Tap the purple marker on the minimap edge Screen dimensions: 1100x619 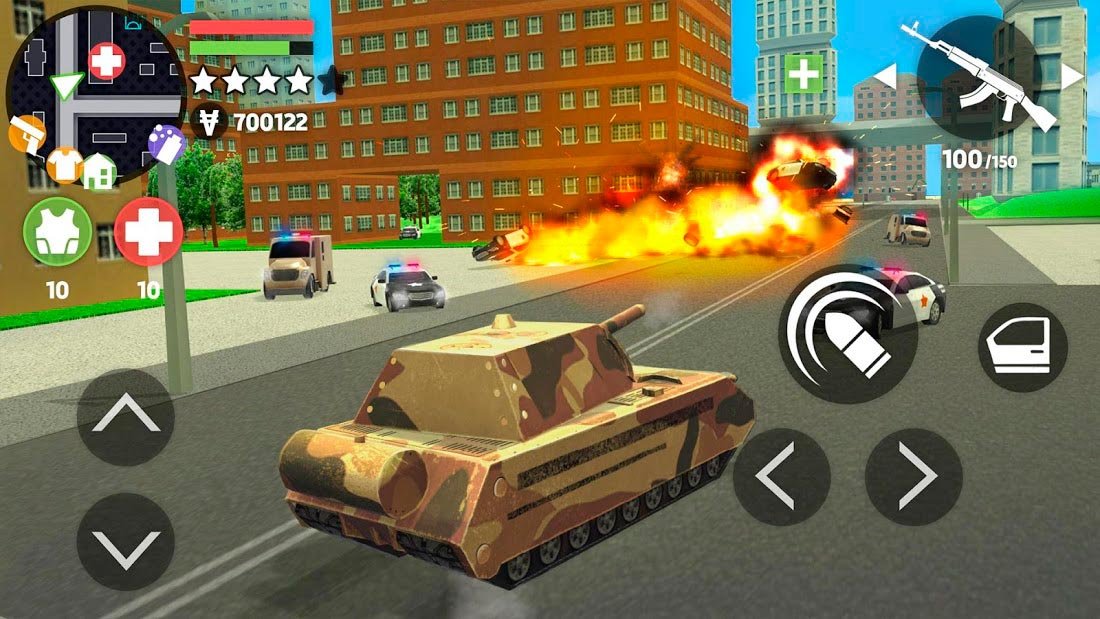(x=165, y=143)
